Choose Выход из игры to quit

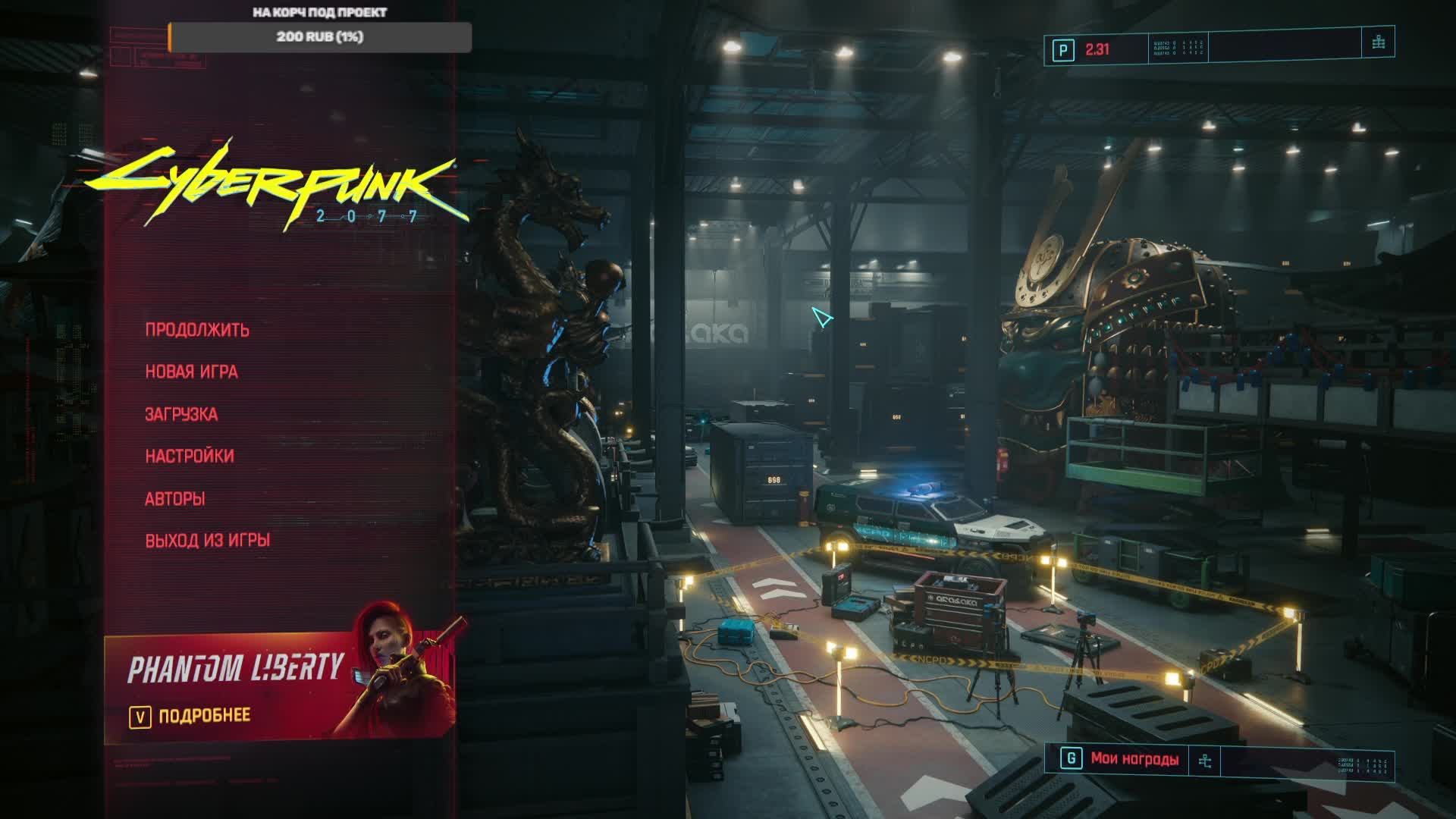click(x=208, y=541)
